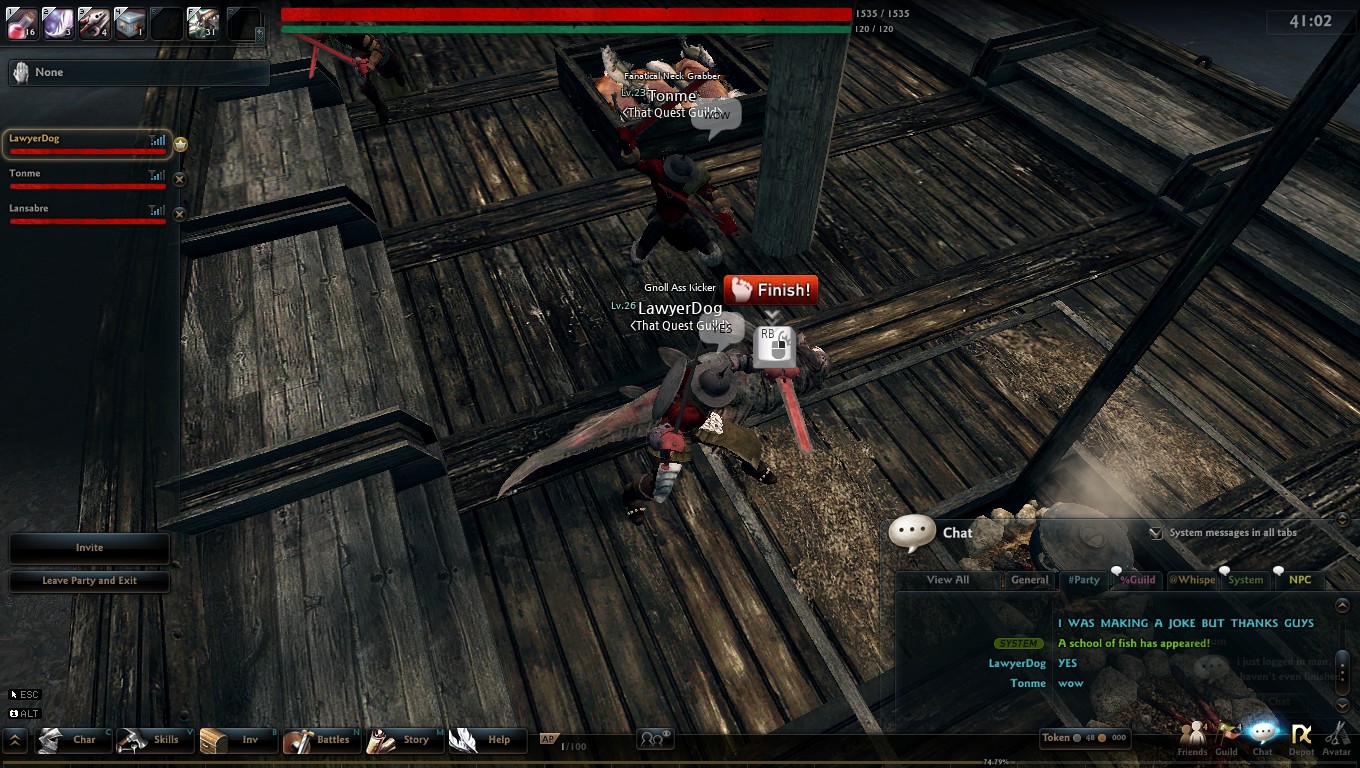
Task: Show the NPC chat tab
Action: tap(1300, 580)
